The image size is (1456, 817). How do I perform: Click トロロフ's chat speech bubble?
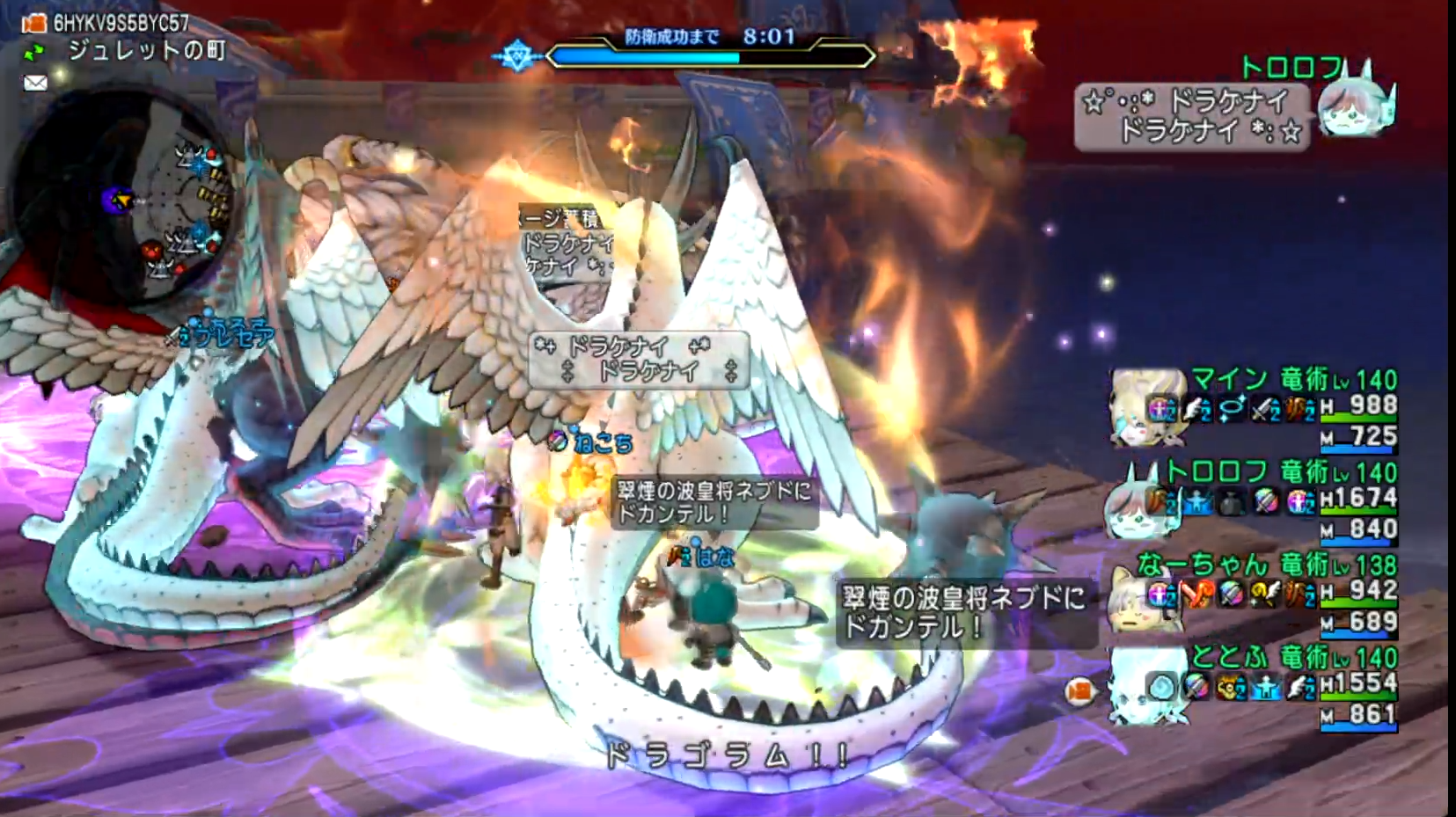1191,117
